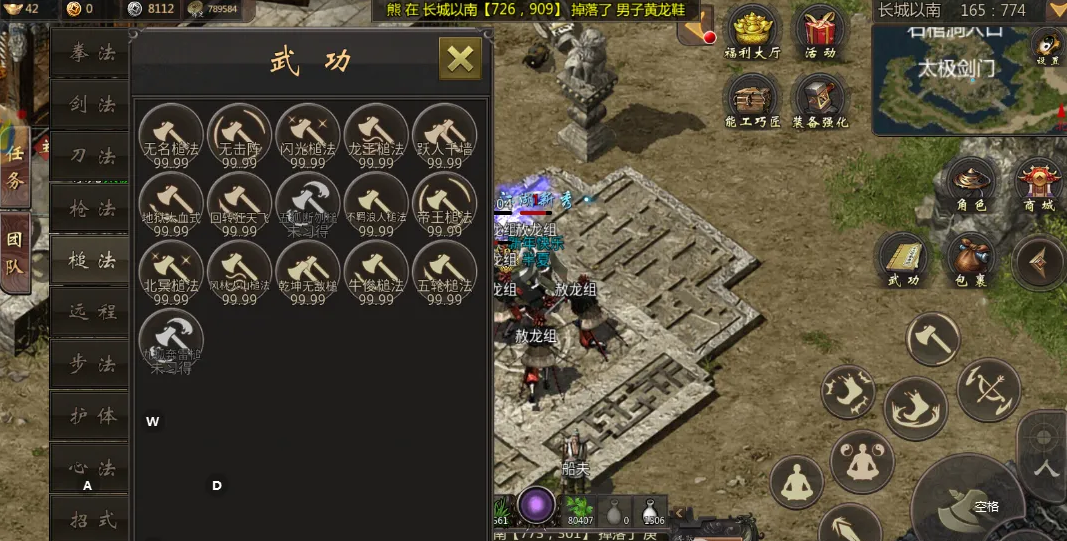Select the 无名槌法 skill icon

pos(171,135)
